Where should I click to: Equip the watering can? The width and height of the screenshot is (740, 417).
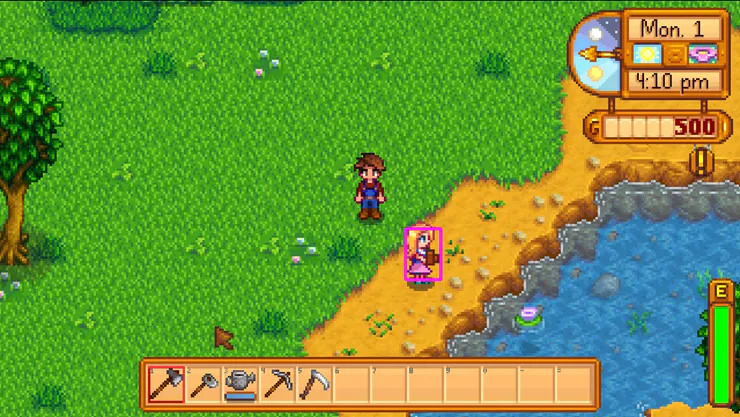[240, 383]
